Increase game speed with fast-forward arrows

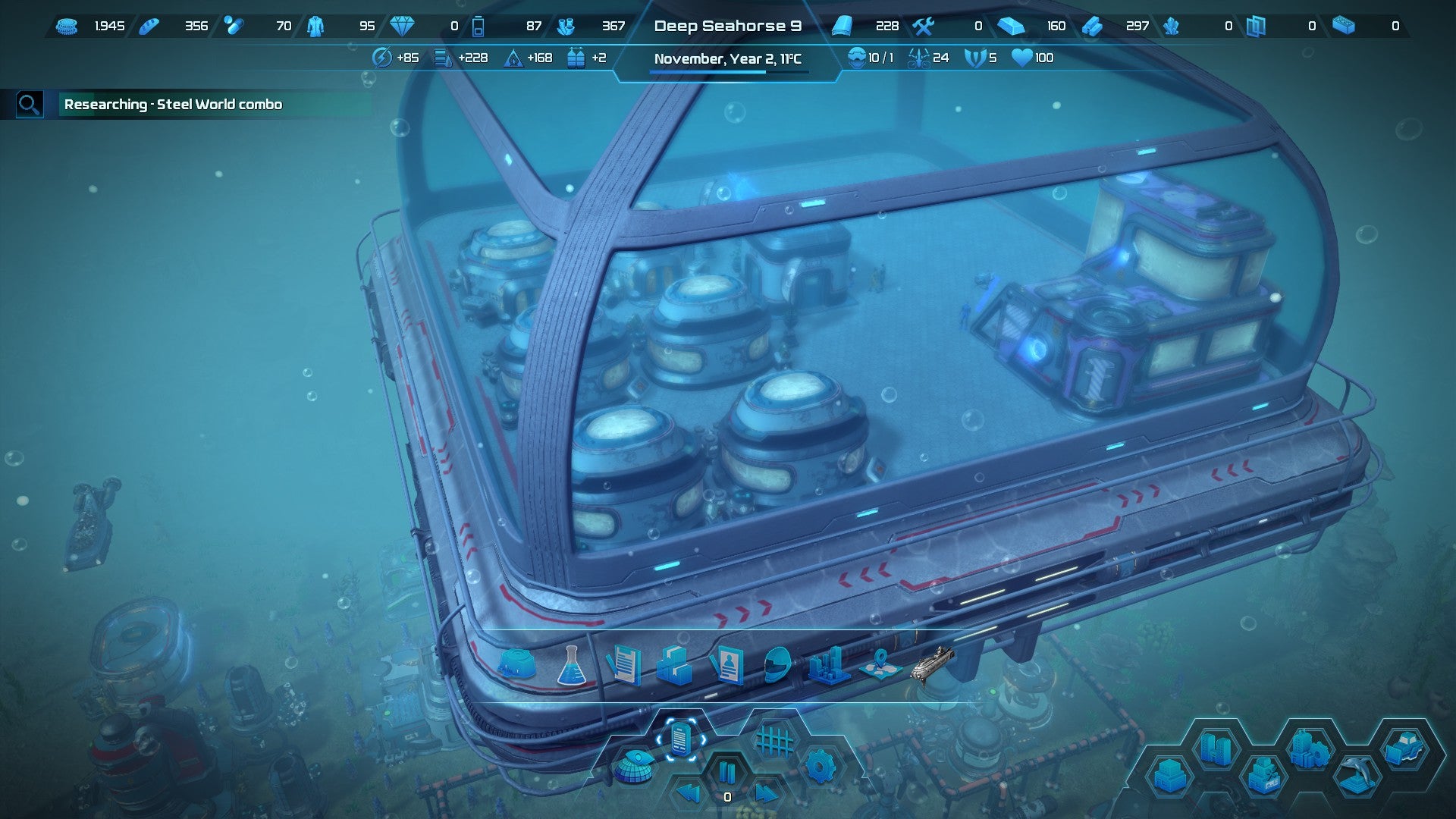point(766,794)
